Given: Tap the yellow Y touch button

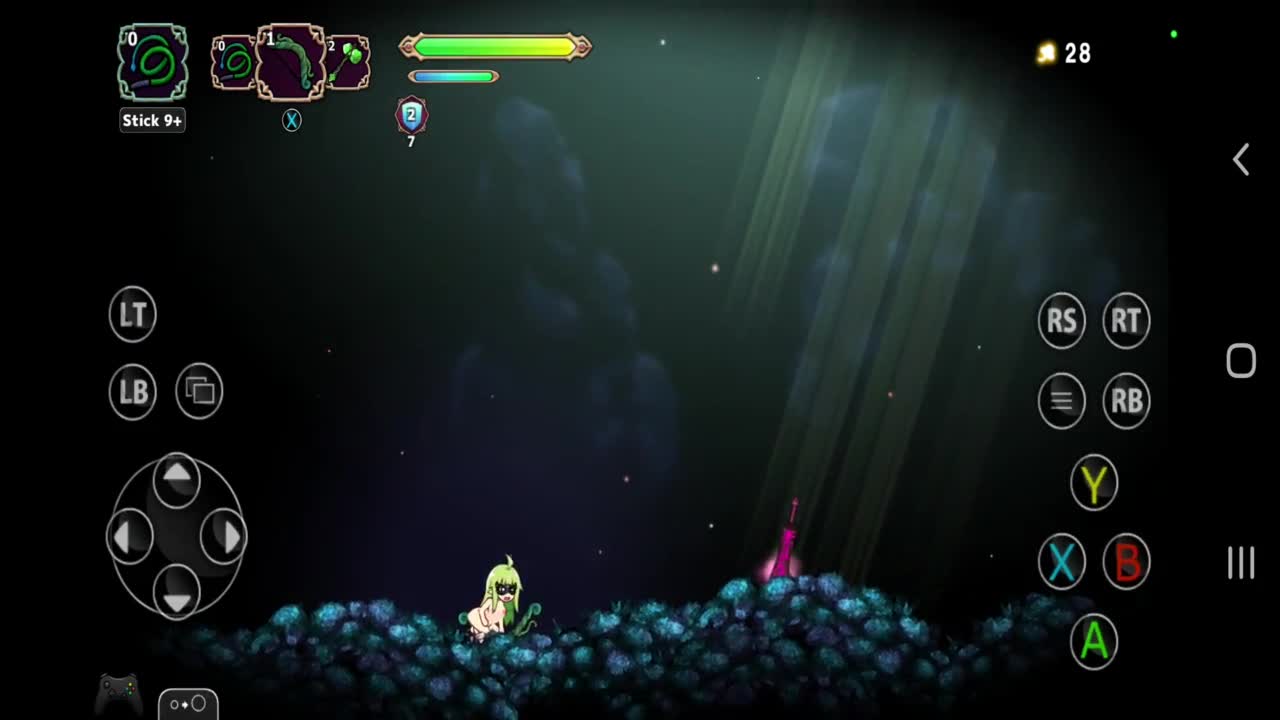Looking at the screenshot, I should (1094, 483).
